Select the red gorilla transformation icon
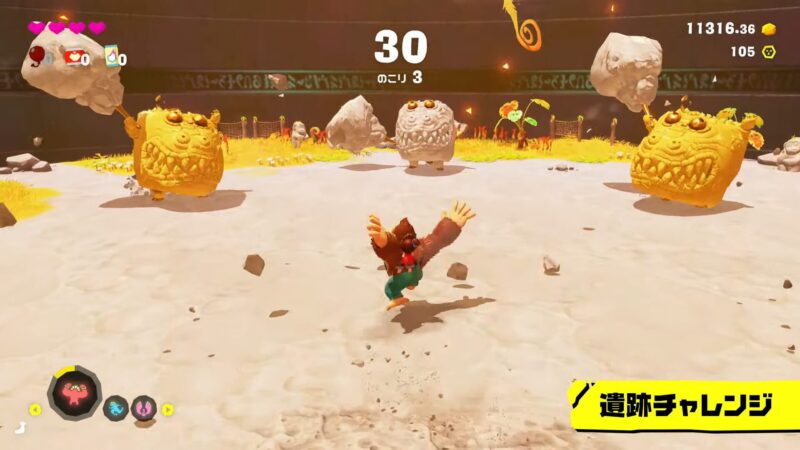This screenshot has height=450, width=800. pyautogui.click(x=75, y=390)
